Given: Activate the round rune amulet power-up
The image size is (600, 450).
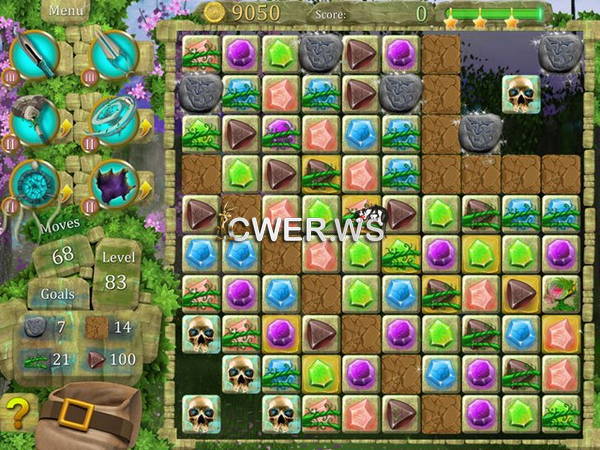Looking at the screenshot, I should point(35,183).
